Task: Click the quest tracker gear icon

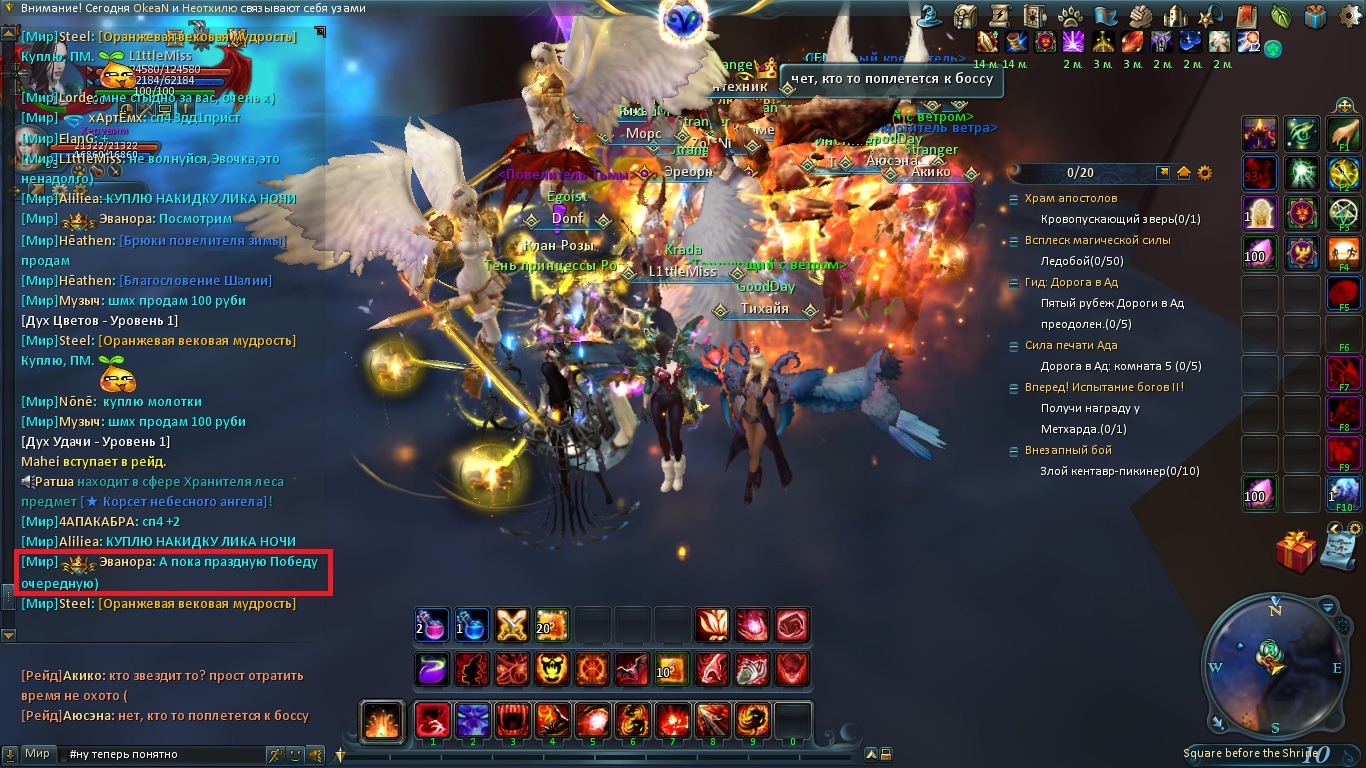Action: coord(1205,172)
